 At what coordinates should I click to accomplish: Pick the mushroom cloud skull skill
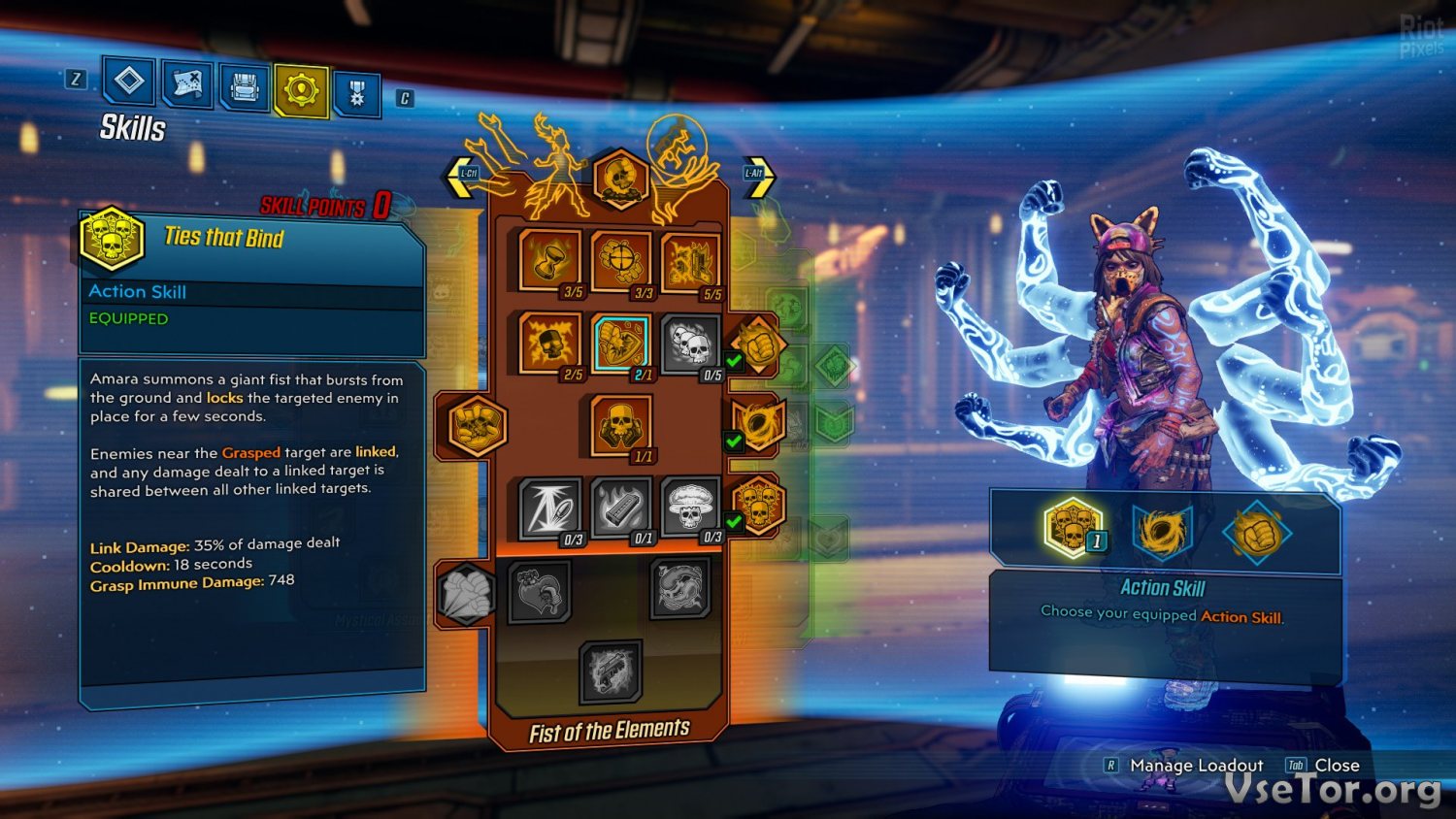pos(690,507)
